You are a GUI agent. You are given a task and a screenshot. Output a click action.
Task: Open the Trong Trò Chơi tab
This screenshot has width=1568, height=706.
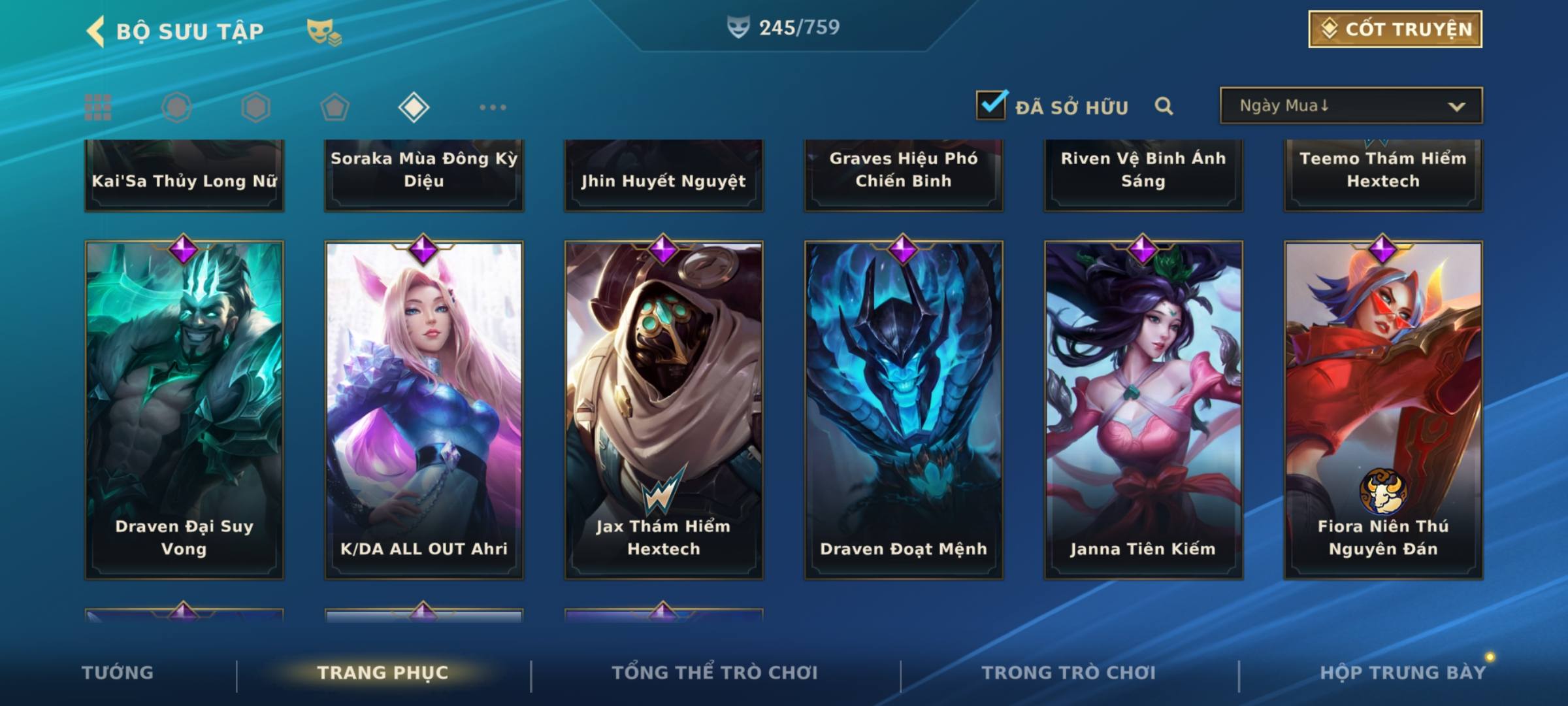click(1068, 673)
